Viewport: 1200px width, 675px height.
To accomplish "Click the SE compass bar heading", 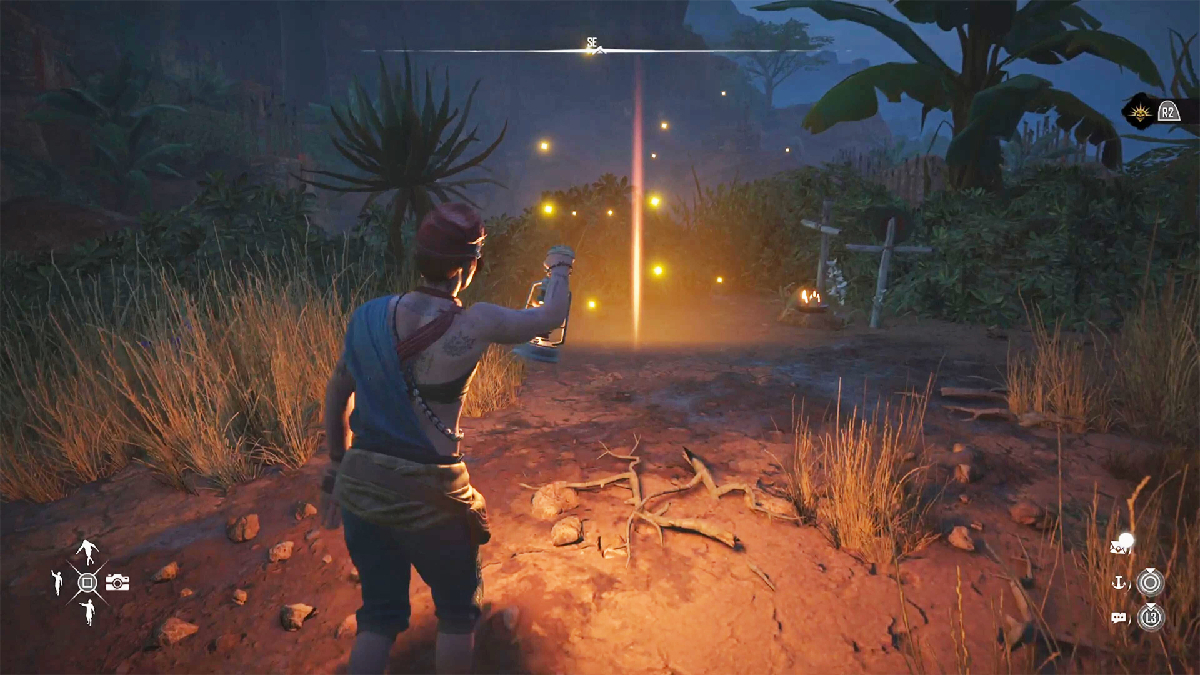I will (592, 44).
